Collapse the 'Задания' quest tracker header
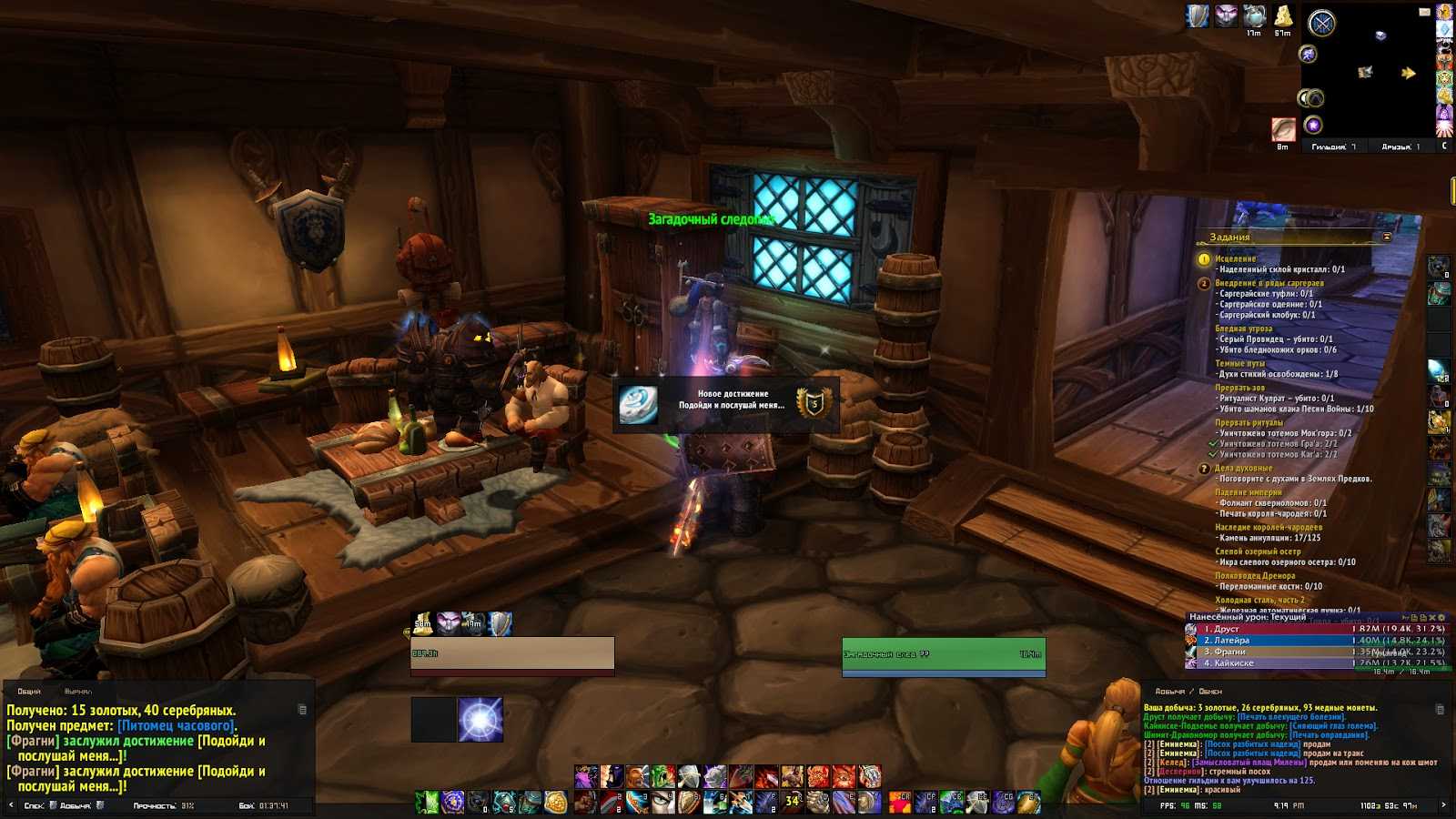Viewport: 1456px width, 819px height. (x=1387, y=238)
